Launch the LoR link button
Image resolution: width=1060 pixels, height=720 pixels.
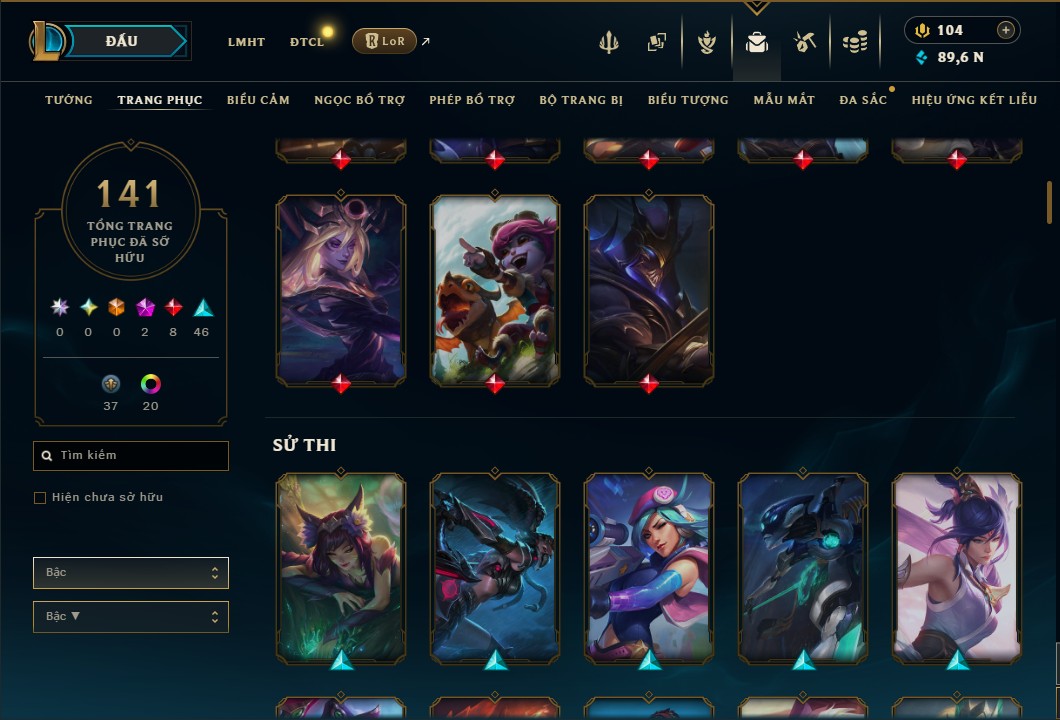tap(384, 41)
